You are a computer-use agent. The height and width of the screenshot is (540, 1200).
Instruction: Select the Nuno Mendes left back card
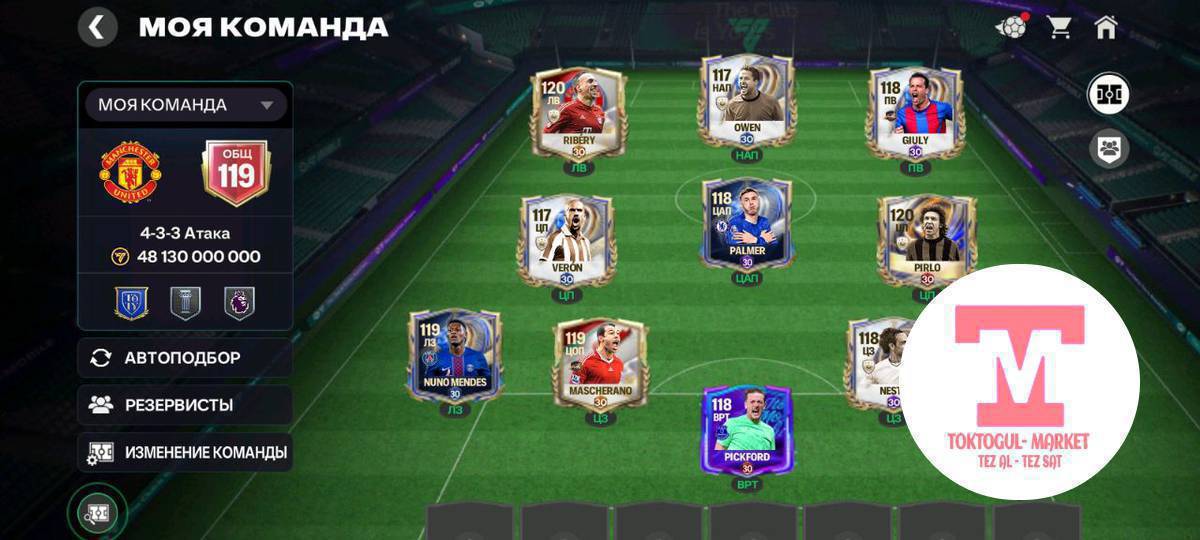coord(455,354)
